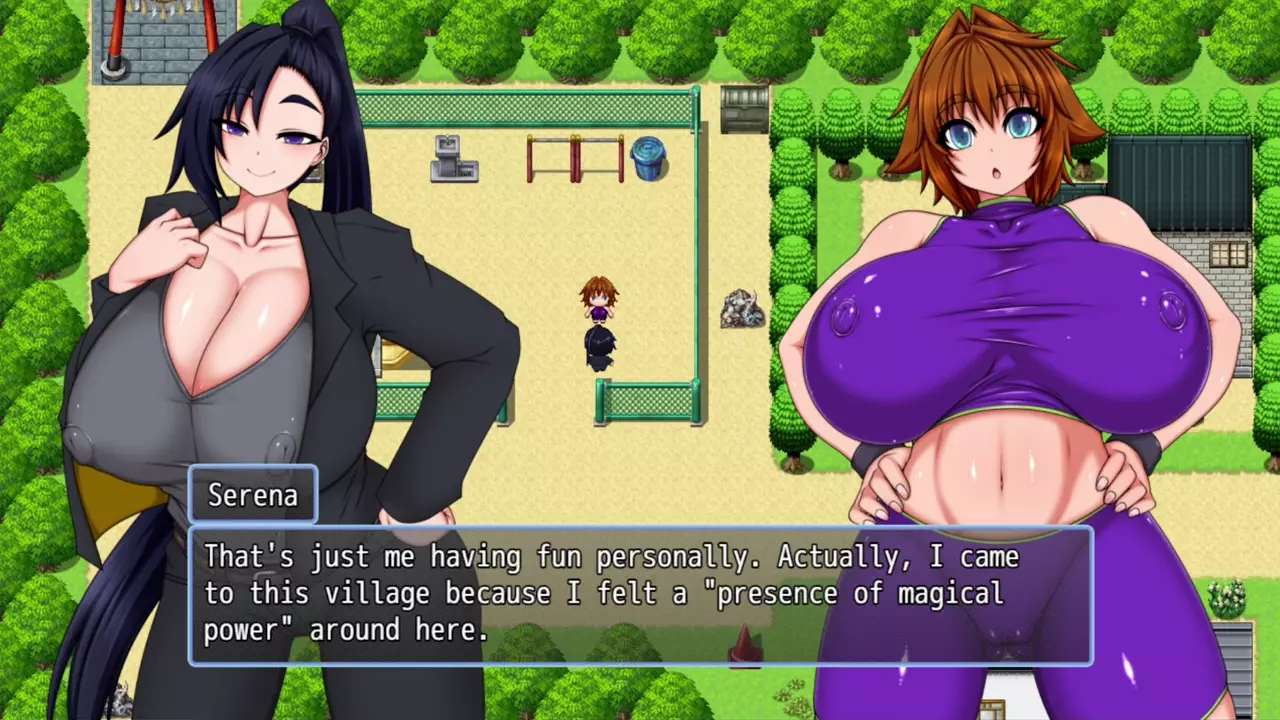Advance Serena's dialogue message box

640,595
